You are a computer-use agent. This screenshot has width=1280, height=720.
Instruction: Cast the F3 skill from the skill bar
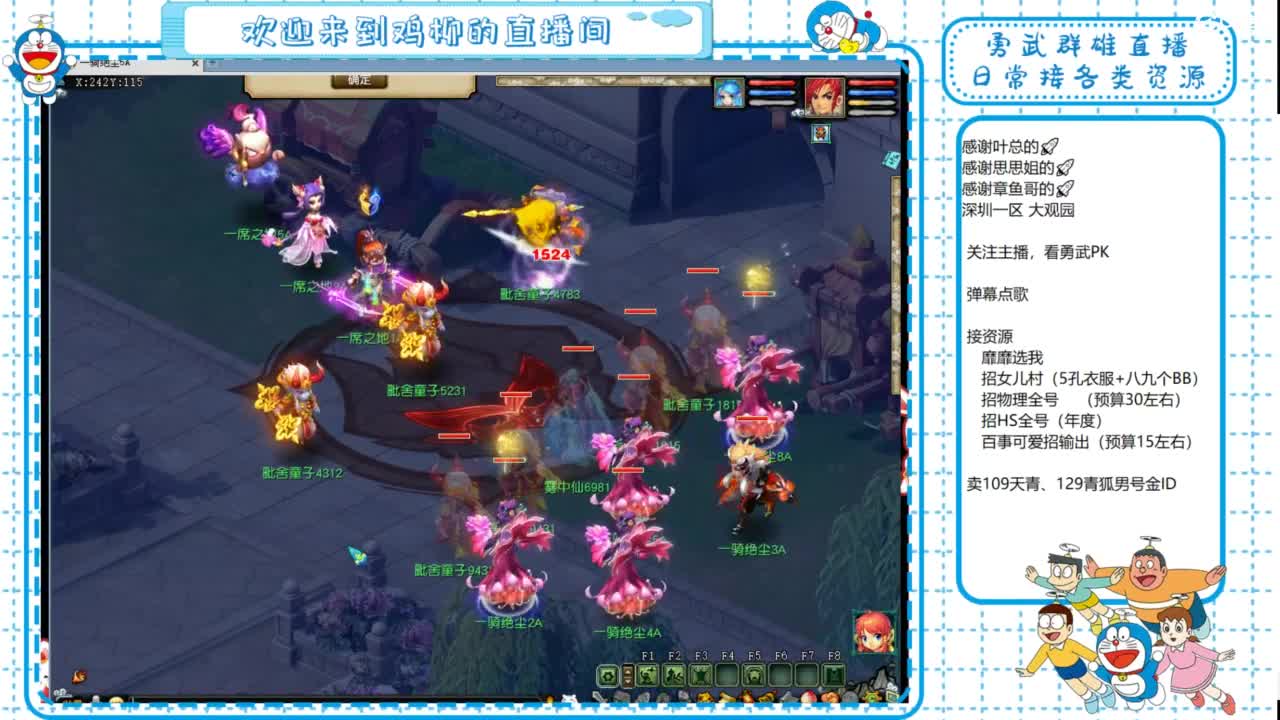click(701, 674)
